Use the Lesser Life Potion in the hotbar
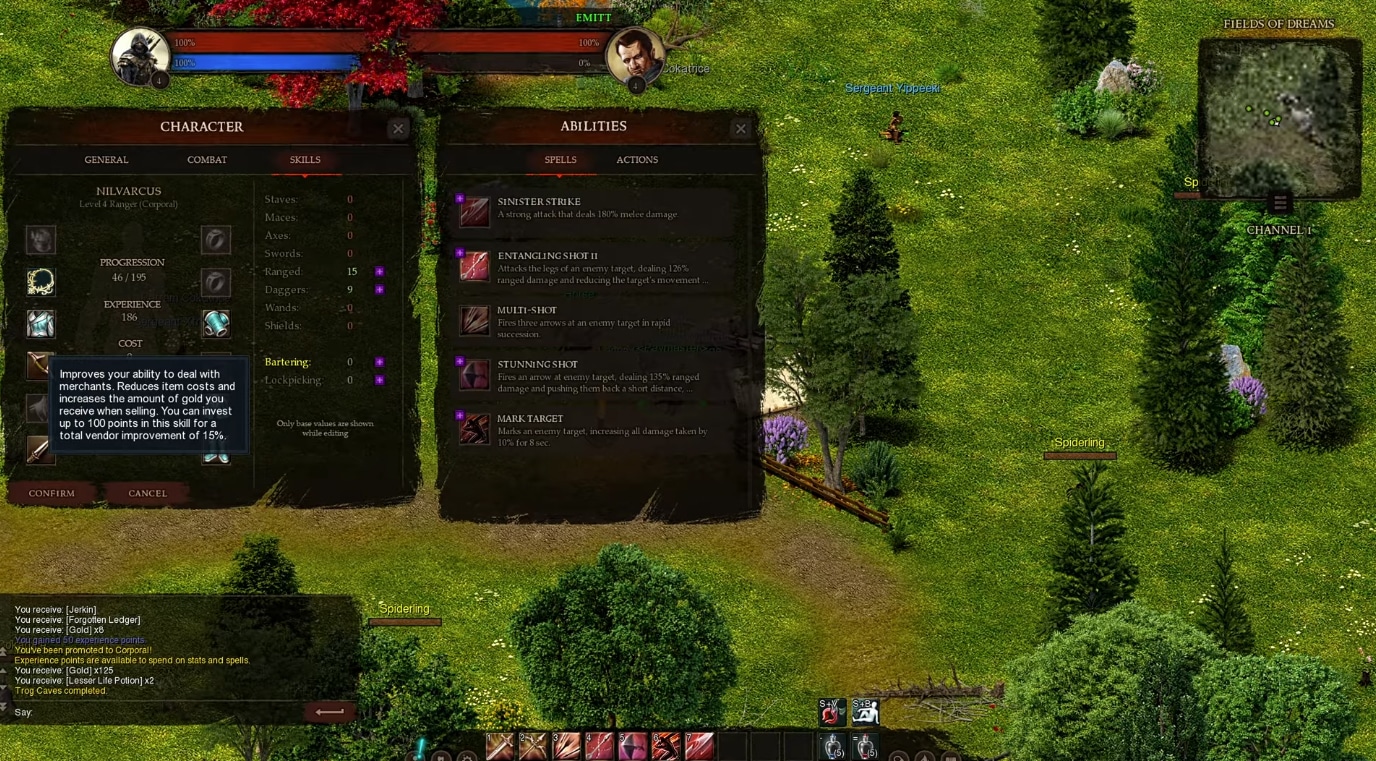This screenshot has width=1376, height=761. pyautogui.click(x=864, y=744)
